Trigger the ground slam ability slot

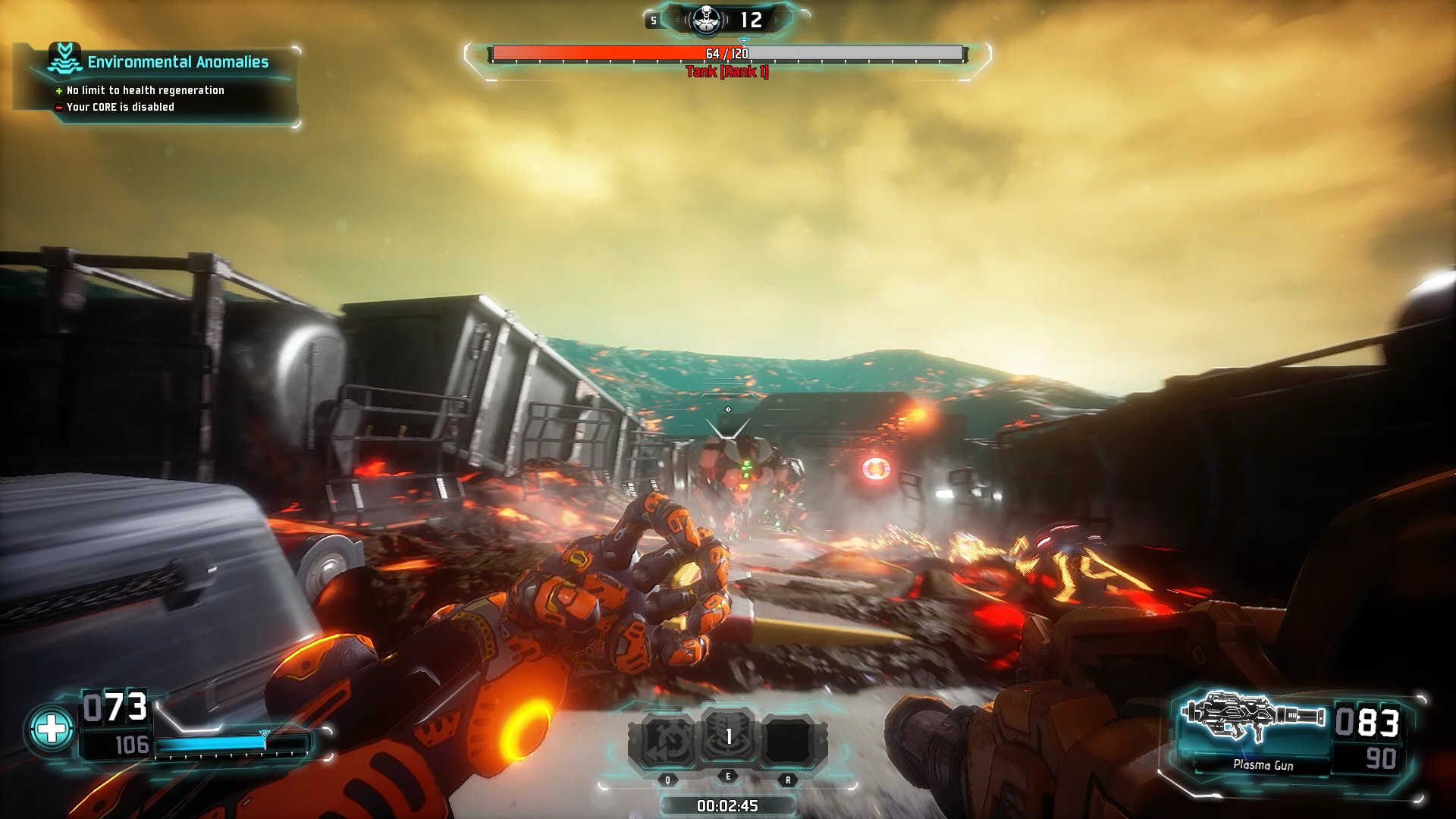(728, 736)
